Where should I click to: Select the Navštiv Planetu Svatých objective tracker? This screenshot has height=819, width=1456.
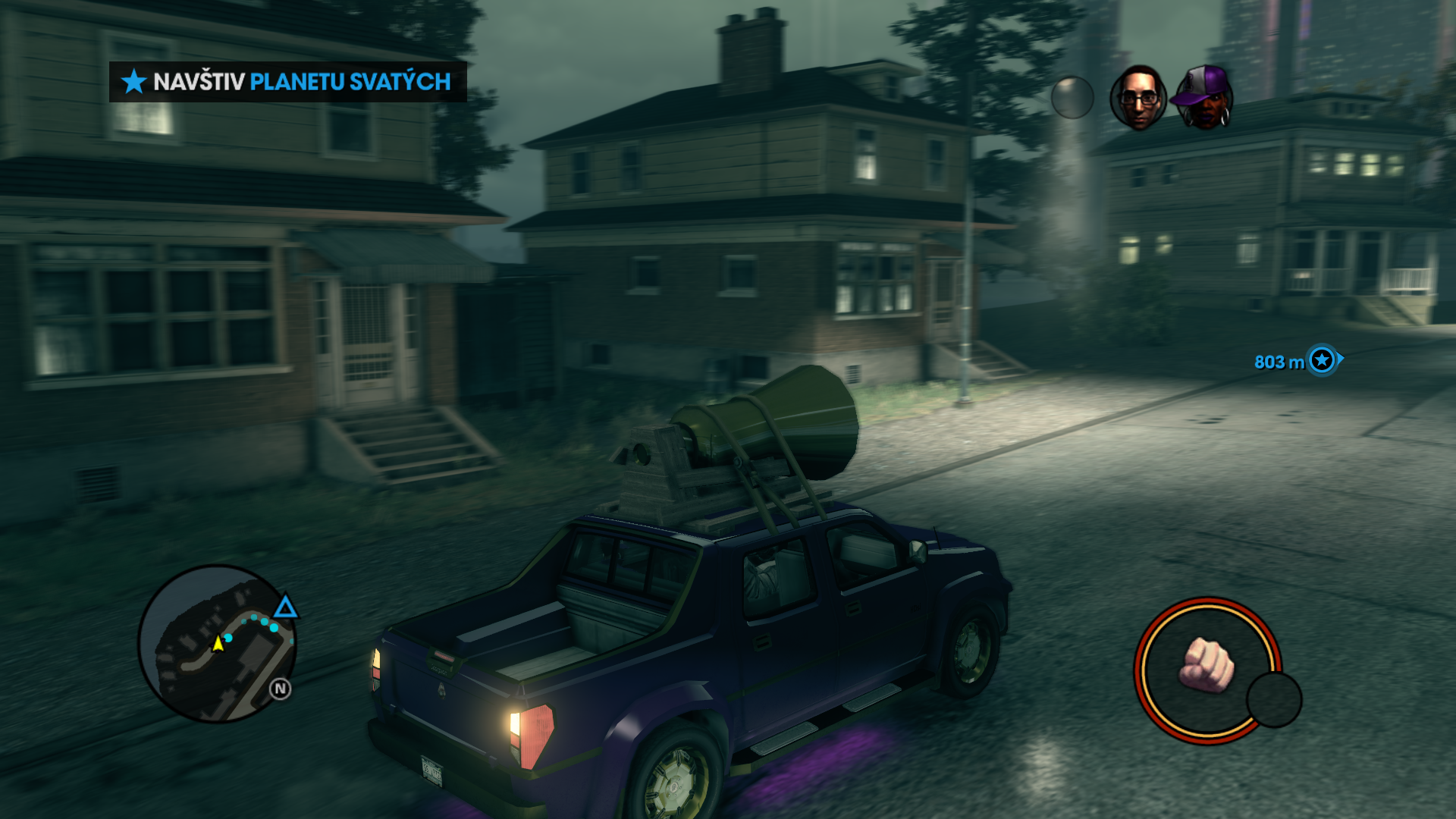(287, 82)
